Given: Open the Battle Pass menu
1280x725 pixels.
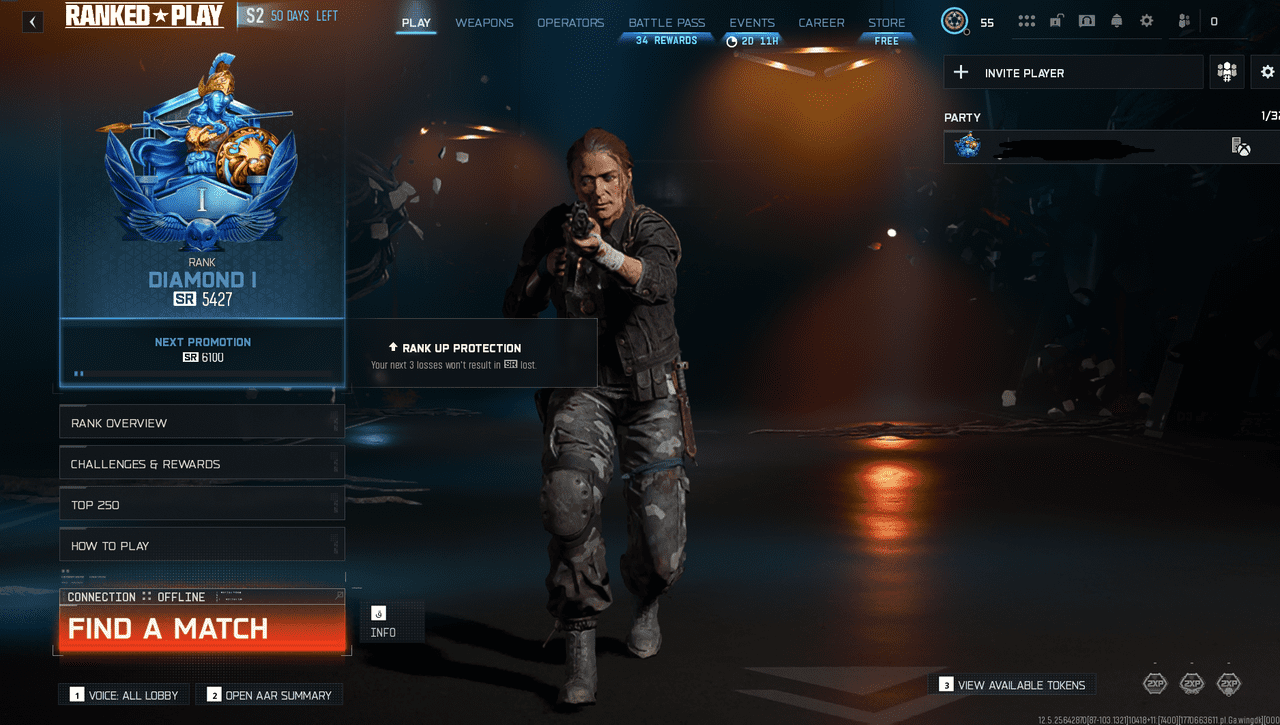Looking at the screenshot, I should 666,22.
